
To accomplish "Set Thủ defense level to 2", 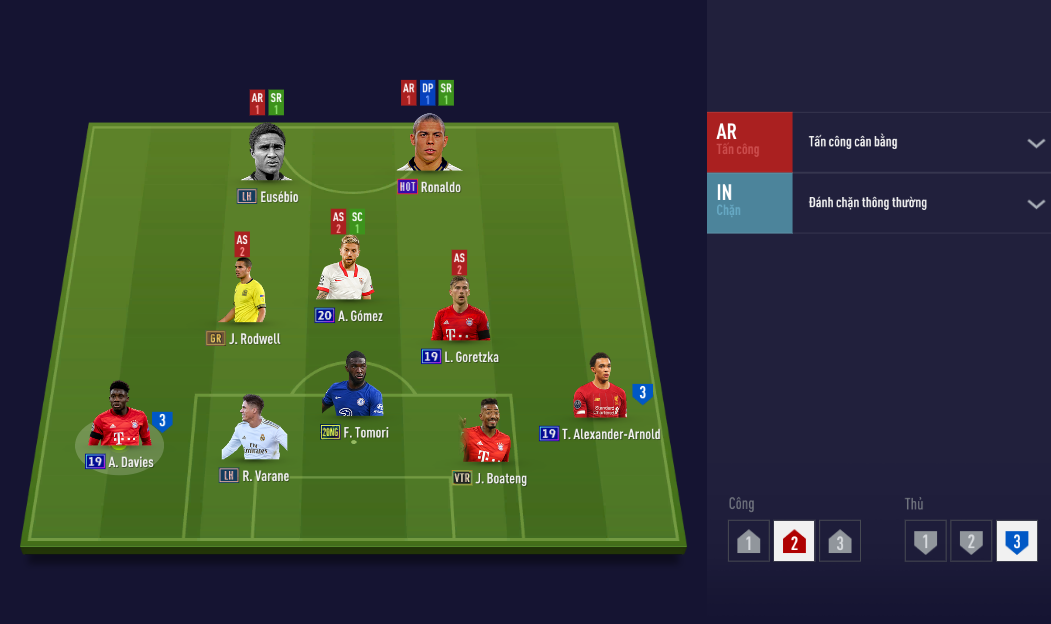I will pyautogui.click(x=971, y=542).
